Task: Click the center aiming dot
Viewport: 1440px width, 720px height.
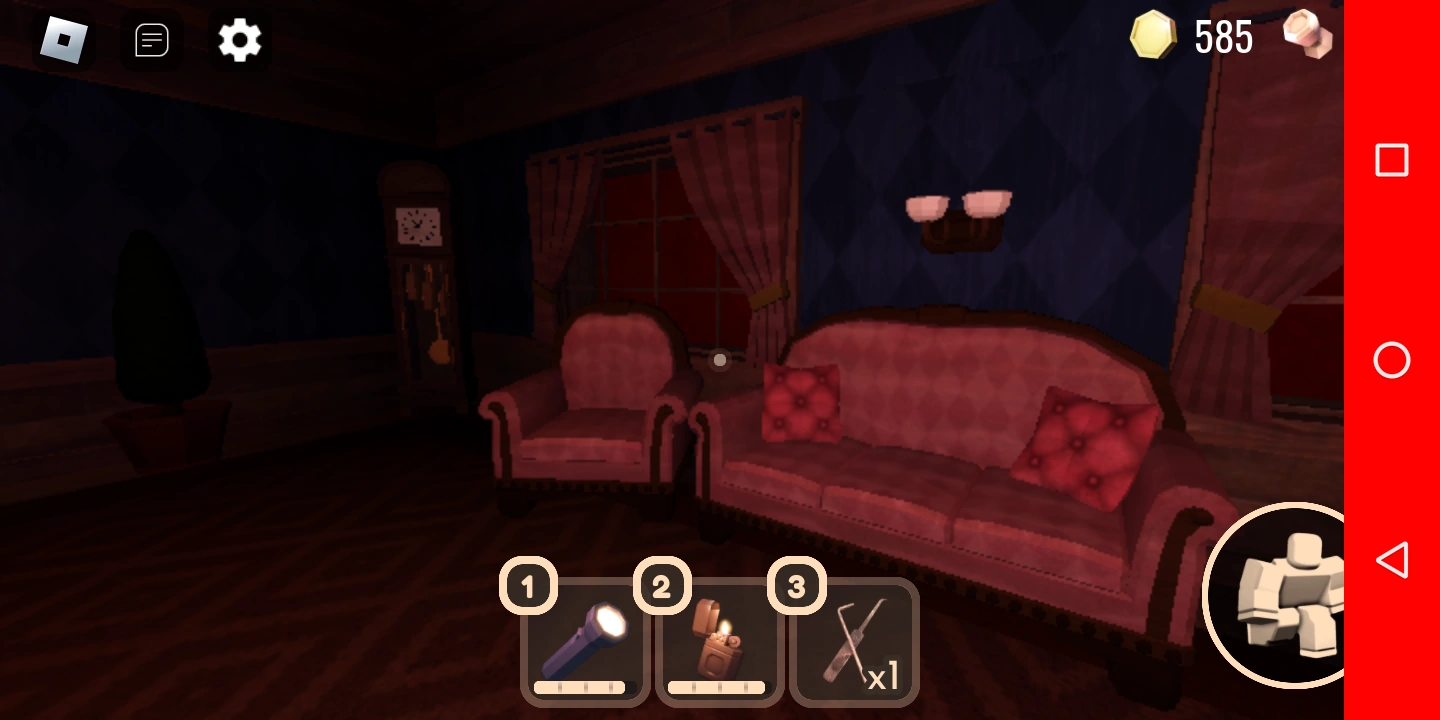Action: (x=719, y=360)
